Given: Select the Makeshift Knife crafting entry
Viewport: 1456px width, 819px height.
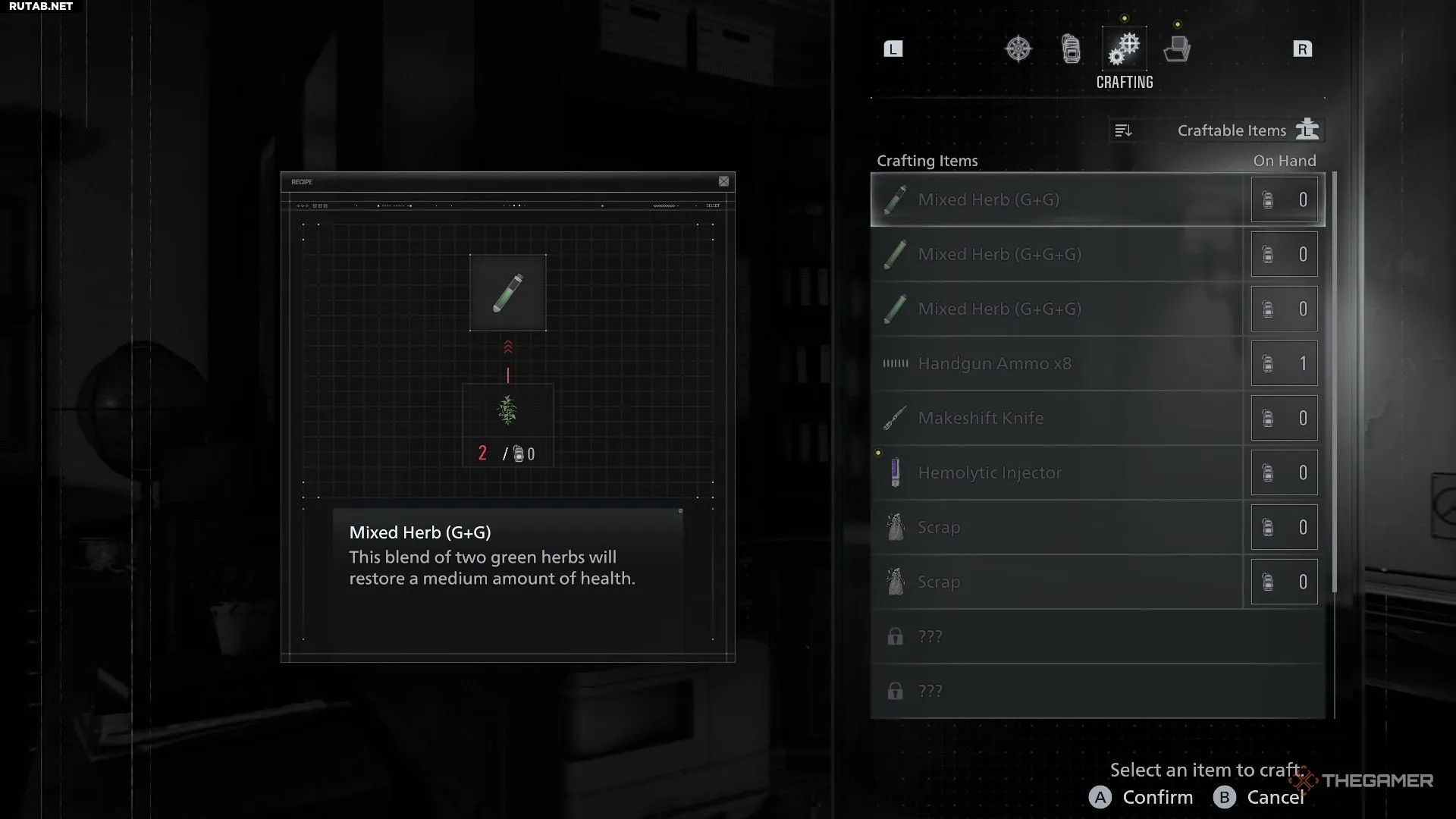Looking at the screenshot, I should [1057, 418].
